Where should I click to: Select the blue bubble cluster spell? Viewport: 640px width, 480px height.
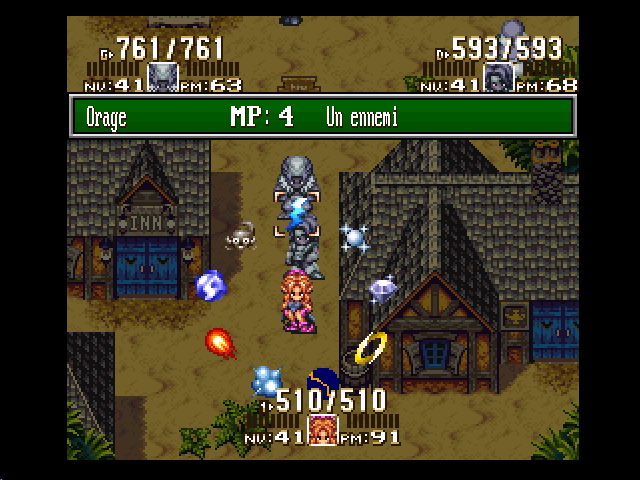pyautogui.click(x=267, y=379)
